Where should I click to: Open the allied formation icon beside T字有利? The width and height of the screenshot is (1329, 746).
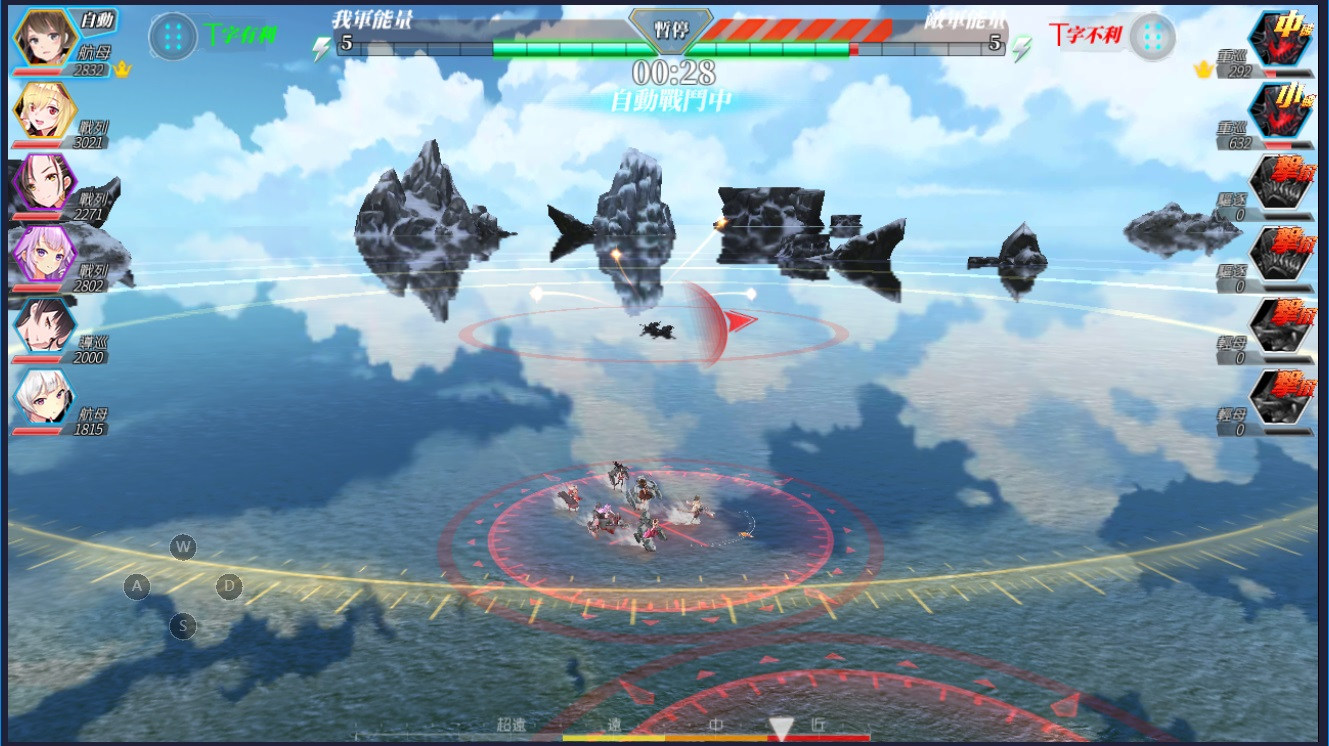(173, 36)
